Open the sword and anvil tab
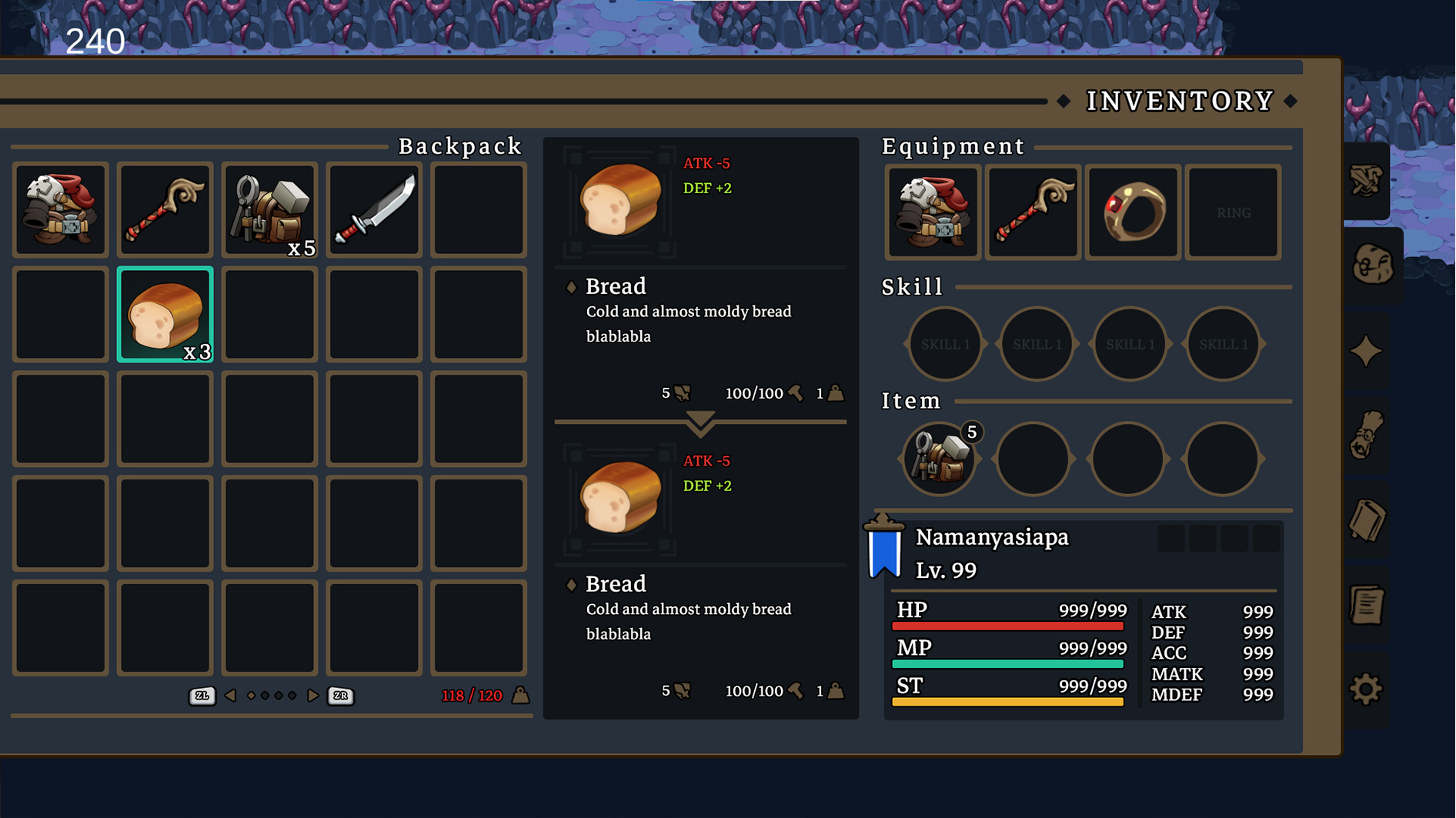 1366,181
